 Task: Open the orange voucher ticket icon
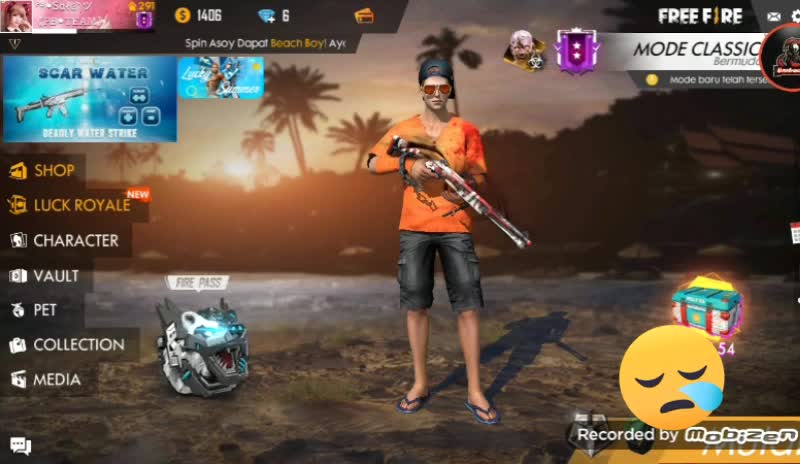pyautogui.click(x=364, y=15)
